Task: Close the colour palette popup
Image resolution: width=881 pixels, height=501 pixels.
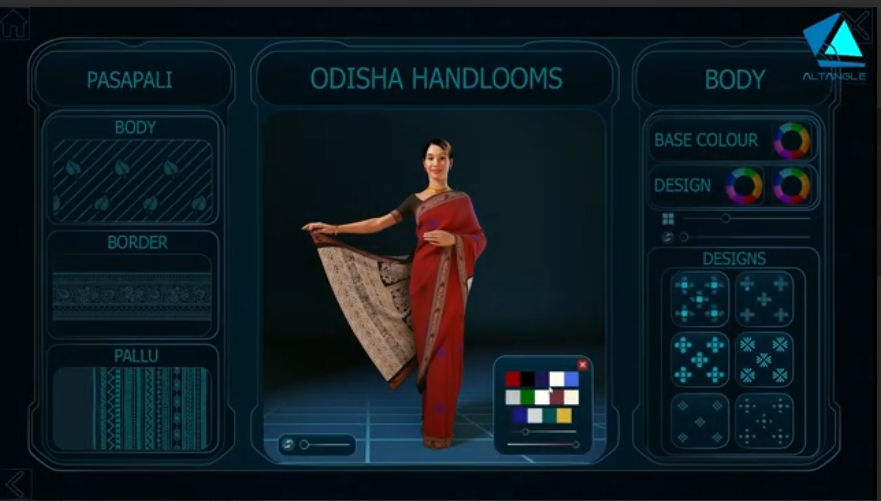Action: [x=583, y=365]
